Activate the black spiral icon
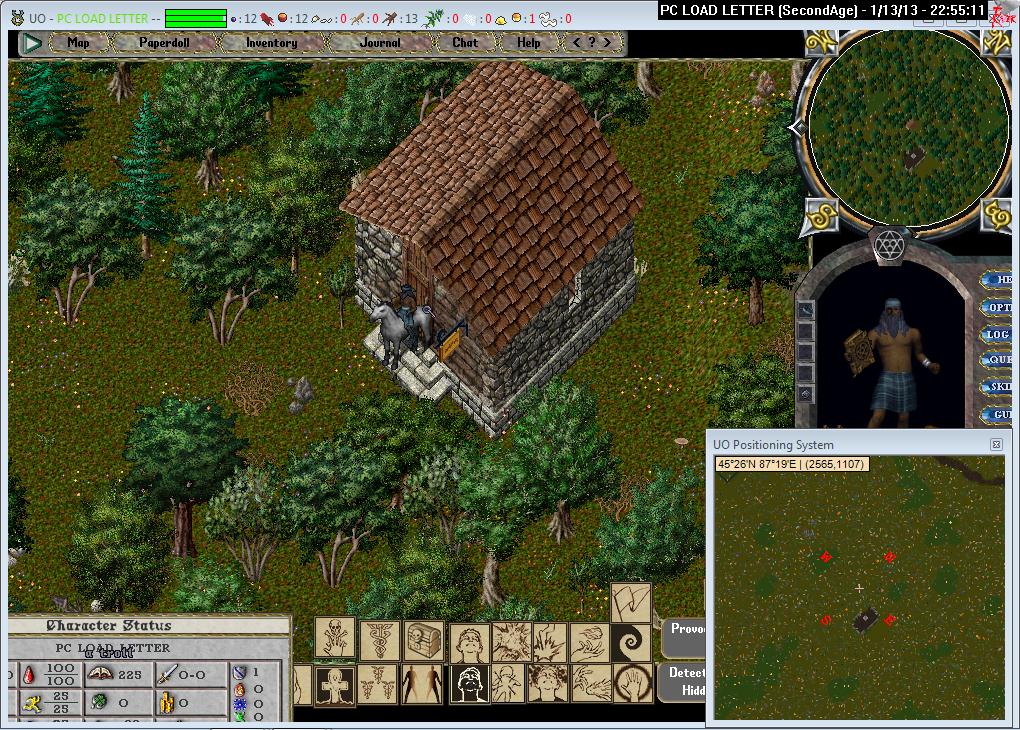 pos(631,641)
